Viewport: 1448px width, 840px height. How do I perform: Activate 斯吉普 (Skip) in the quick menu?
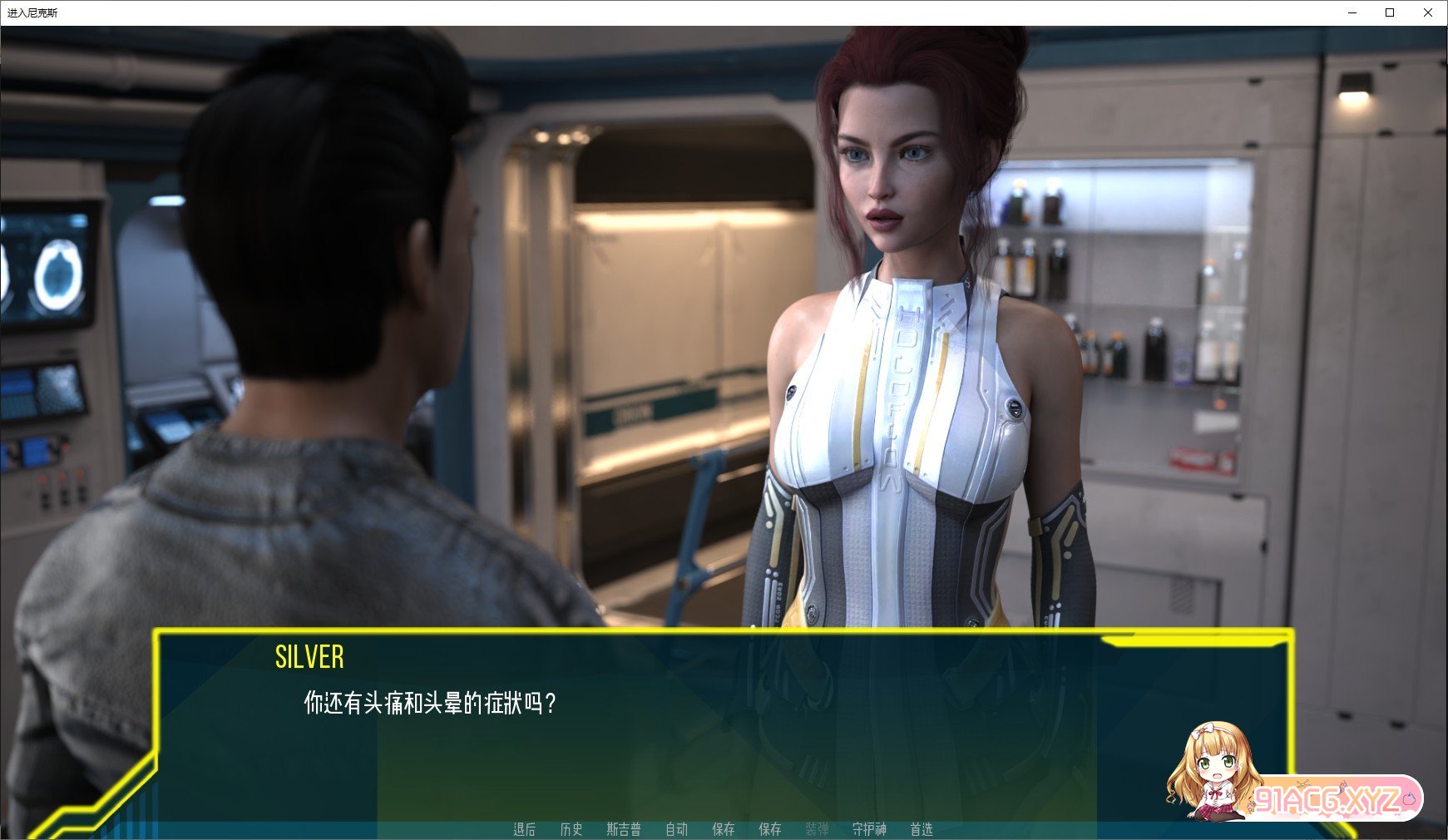(624, 829)
